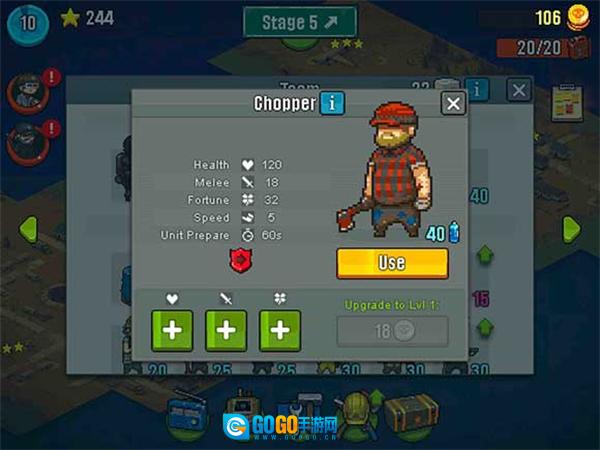Tap the player level 10 badge

tap(26, 22)
